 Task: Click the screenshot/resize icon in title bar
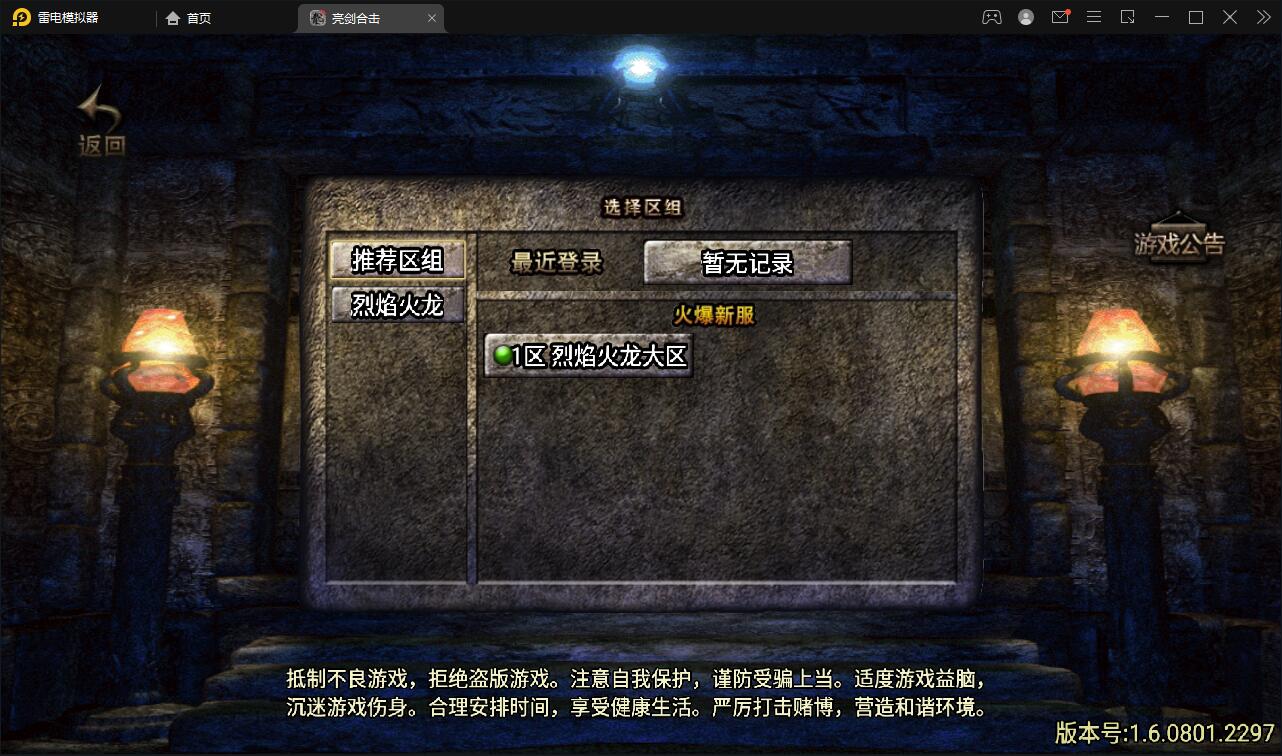click(1128, 17)
